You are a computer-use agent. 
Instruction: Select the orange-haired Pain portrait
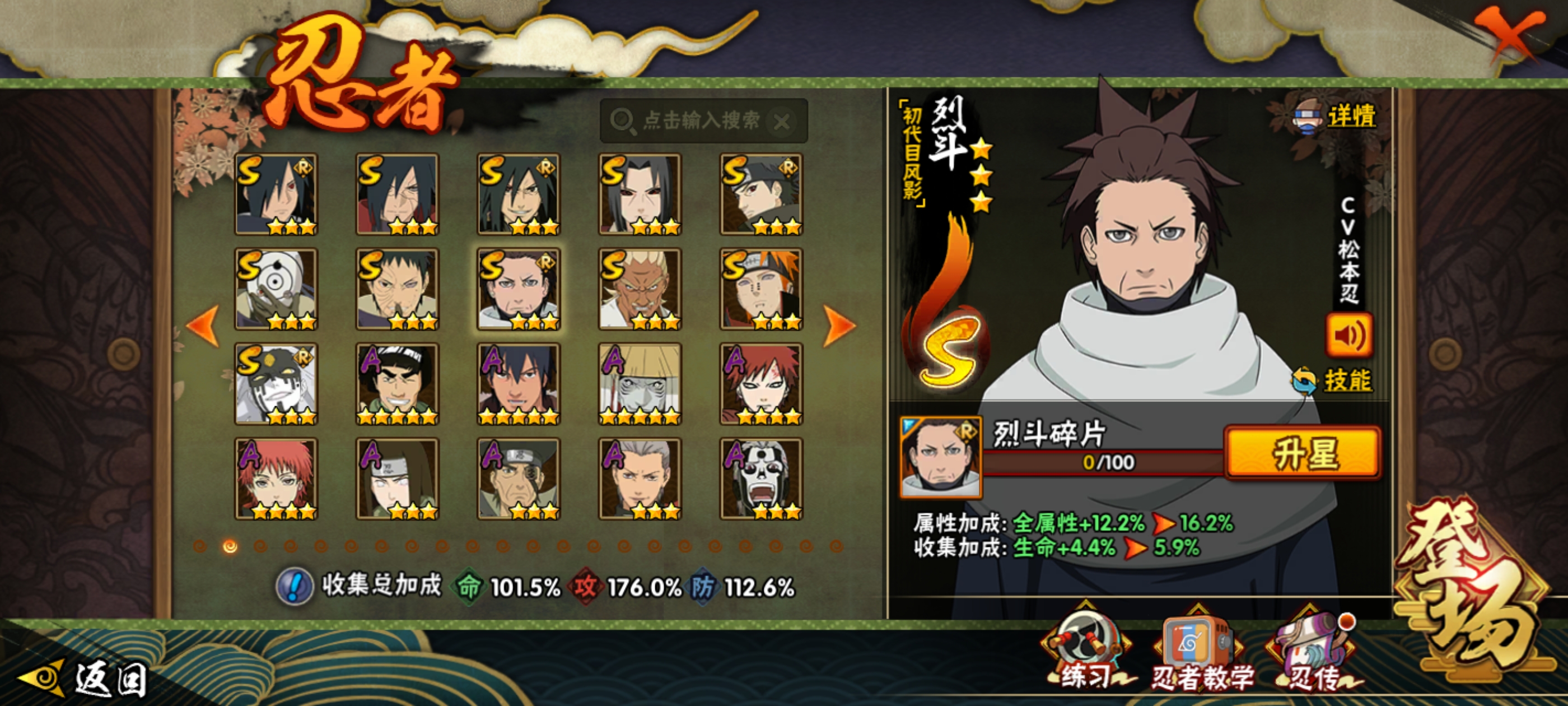tap(761, 289)
